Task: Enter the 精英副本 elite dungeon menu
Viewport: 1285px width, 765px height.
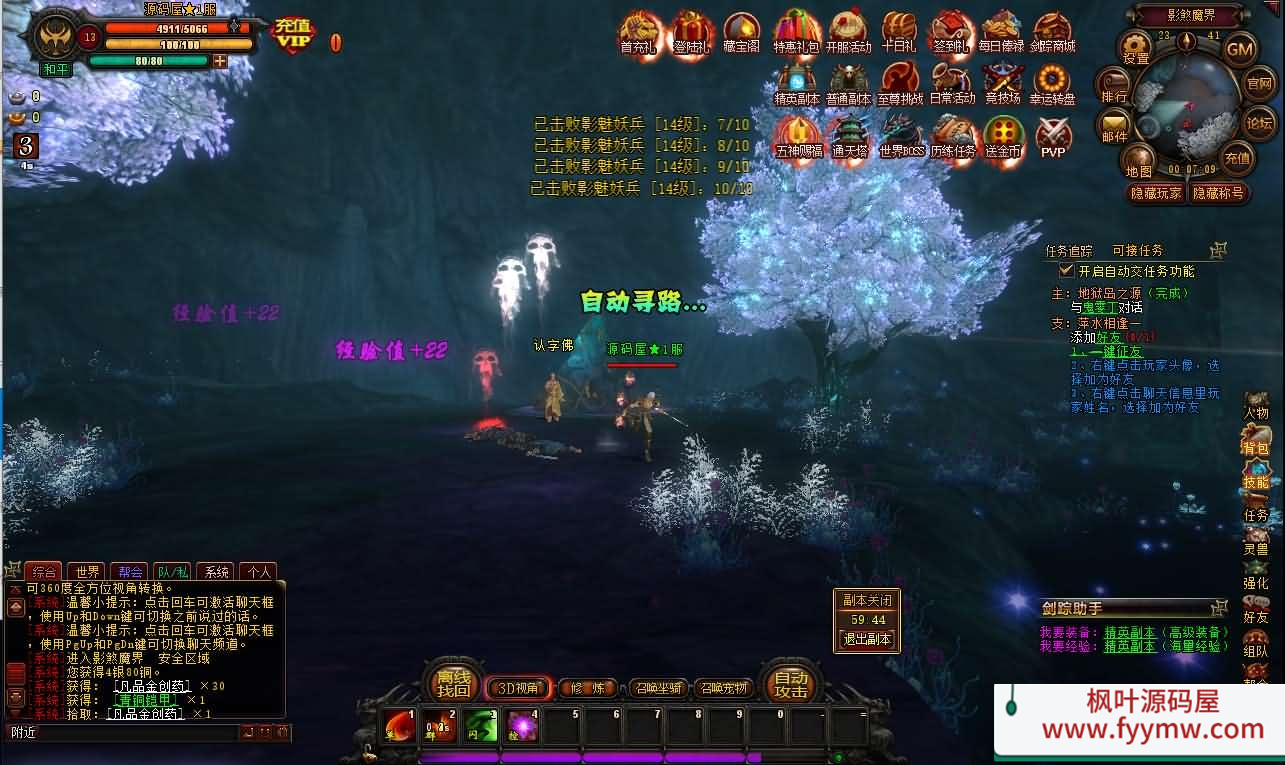Action: click(x=797, y=84)
